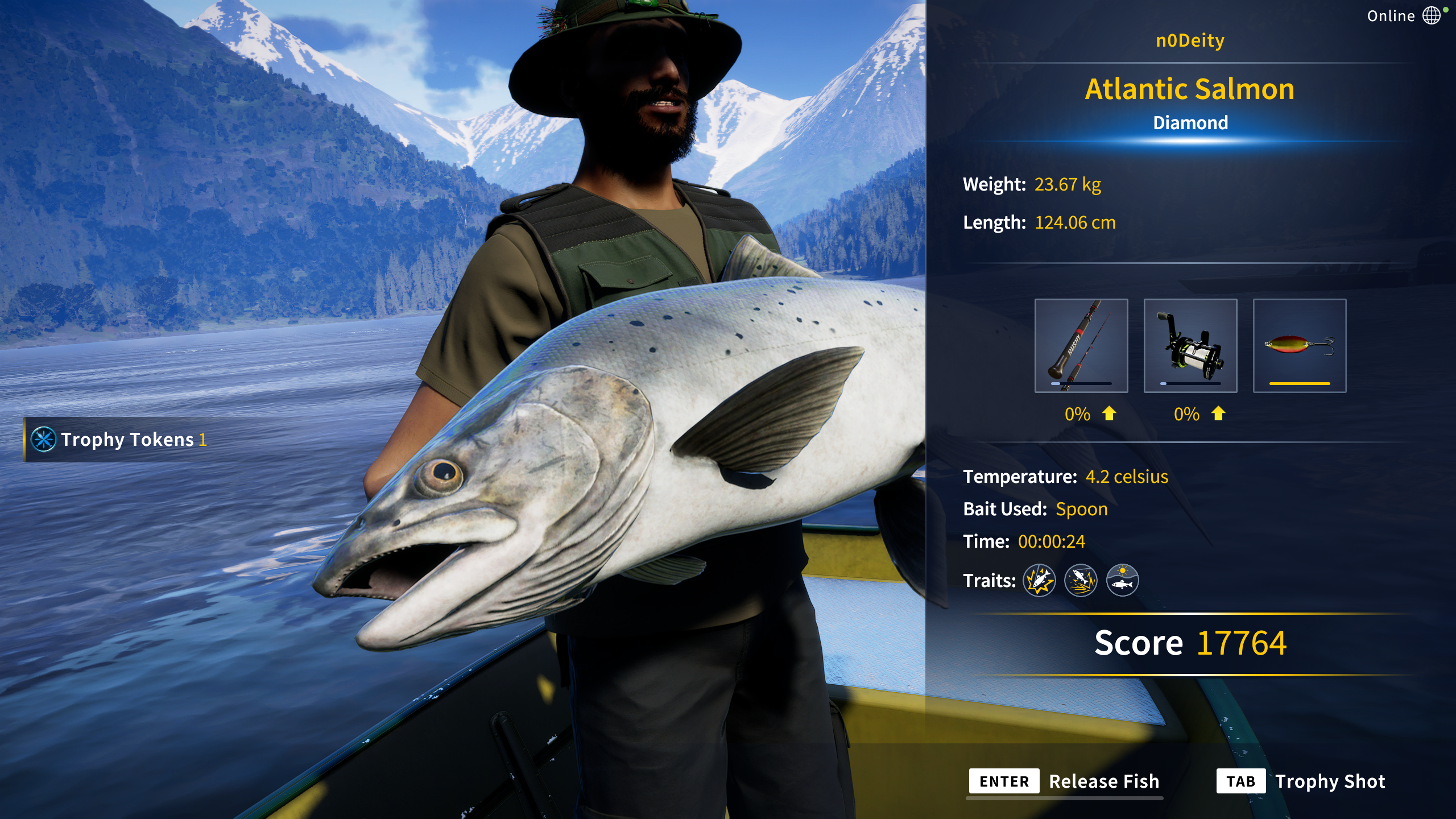Take a Trophy Shot
Viewport: 1456px width, 819px height.
[x=1301, y=781]
